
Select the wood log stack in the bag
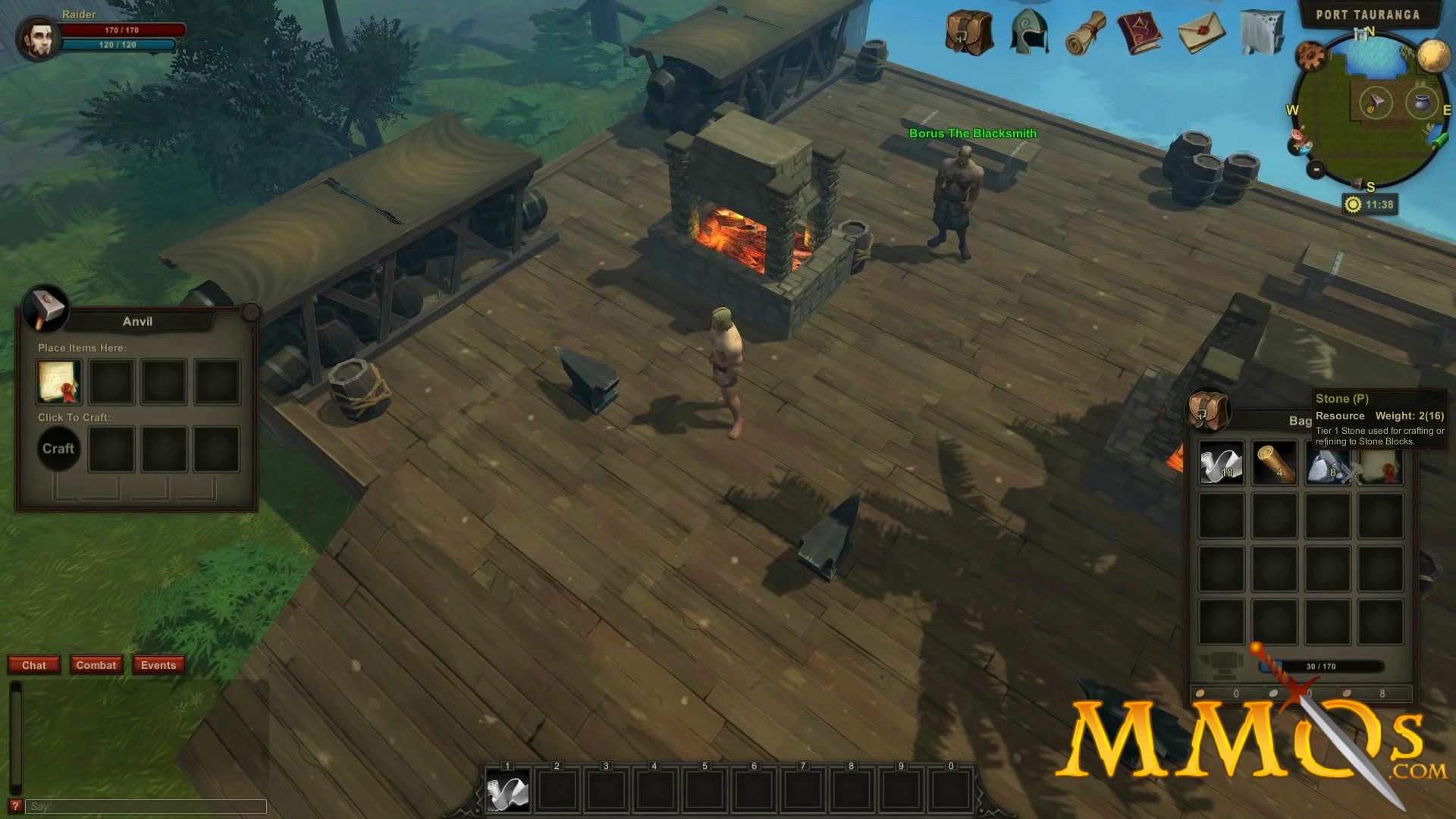click(1274, 463)
